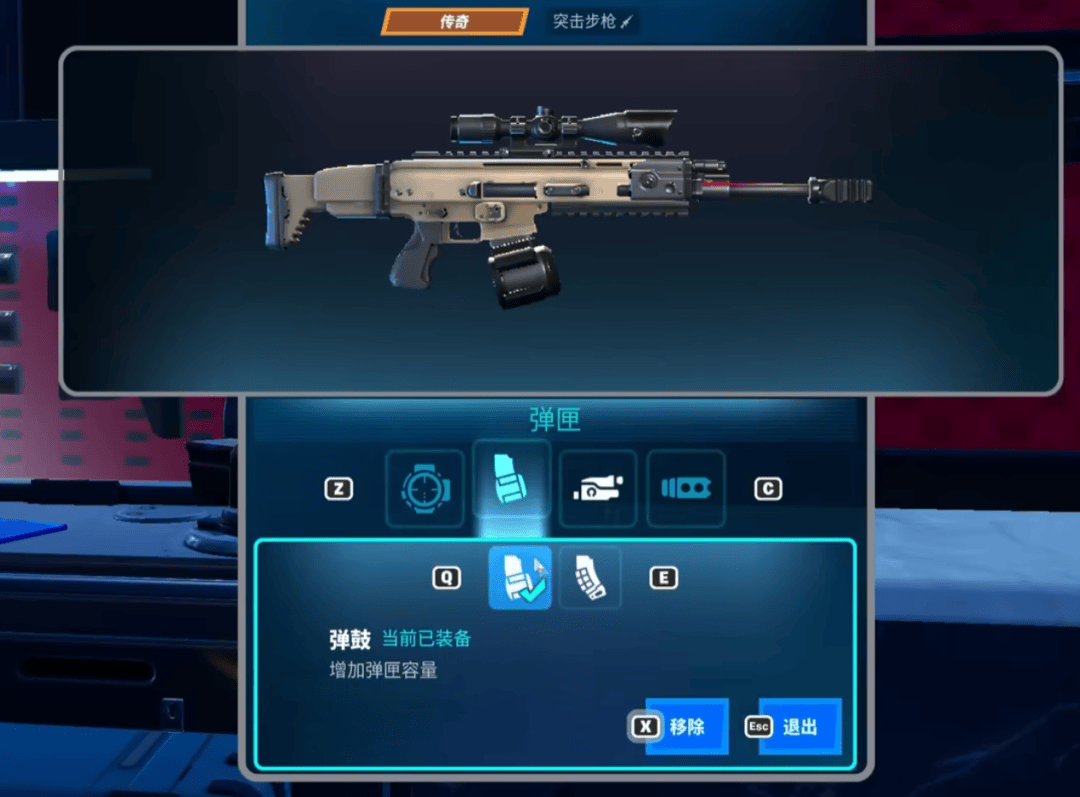This screenshot has height=797, width=1080.
Task: Exit with the 退出 button
Action: tap(799, 727)
